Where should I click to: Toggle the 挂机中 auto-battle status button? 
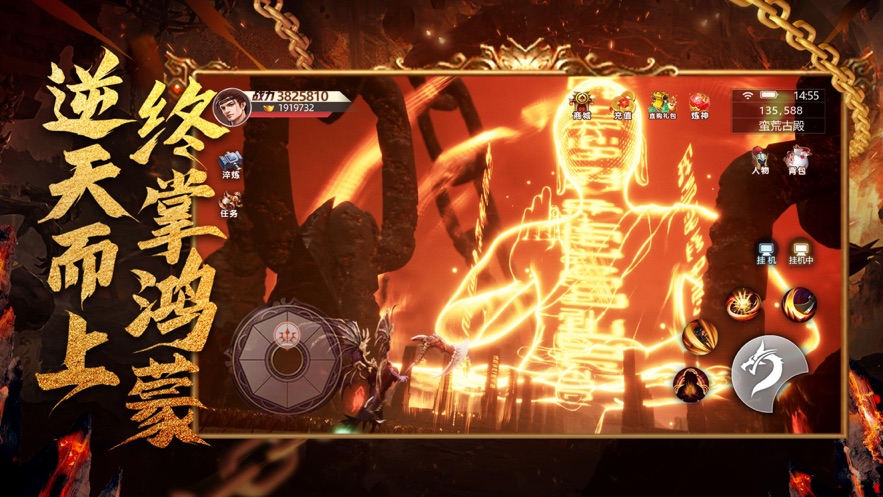(801, 250)
